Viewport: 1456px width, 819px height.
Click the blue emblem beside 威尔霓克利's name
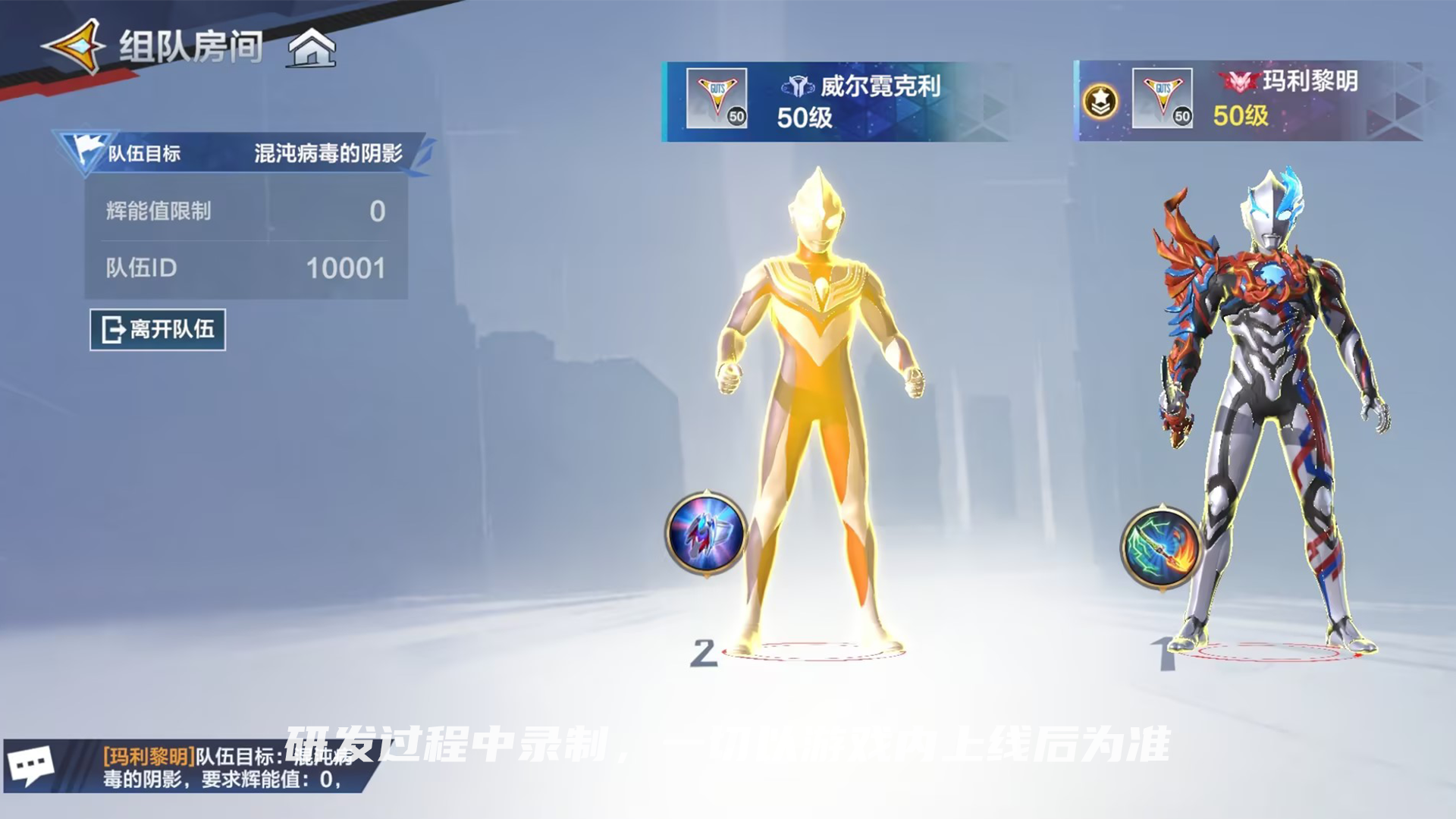(797, 86)
